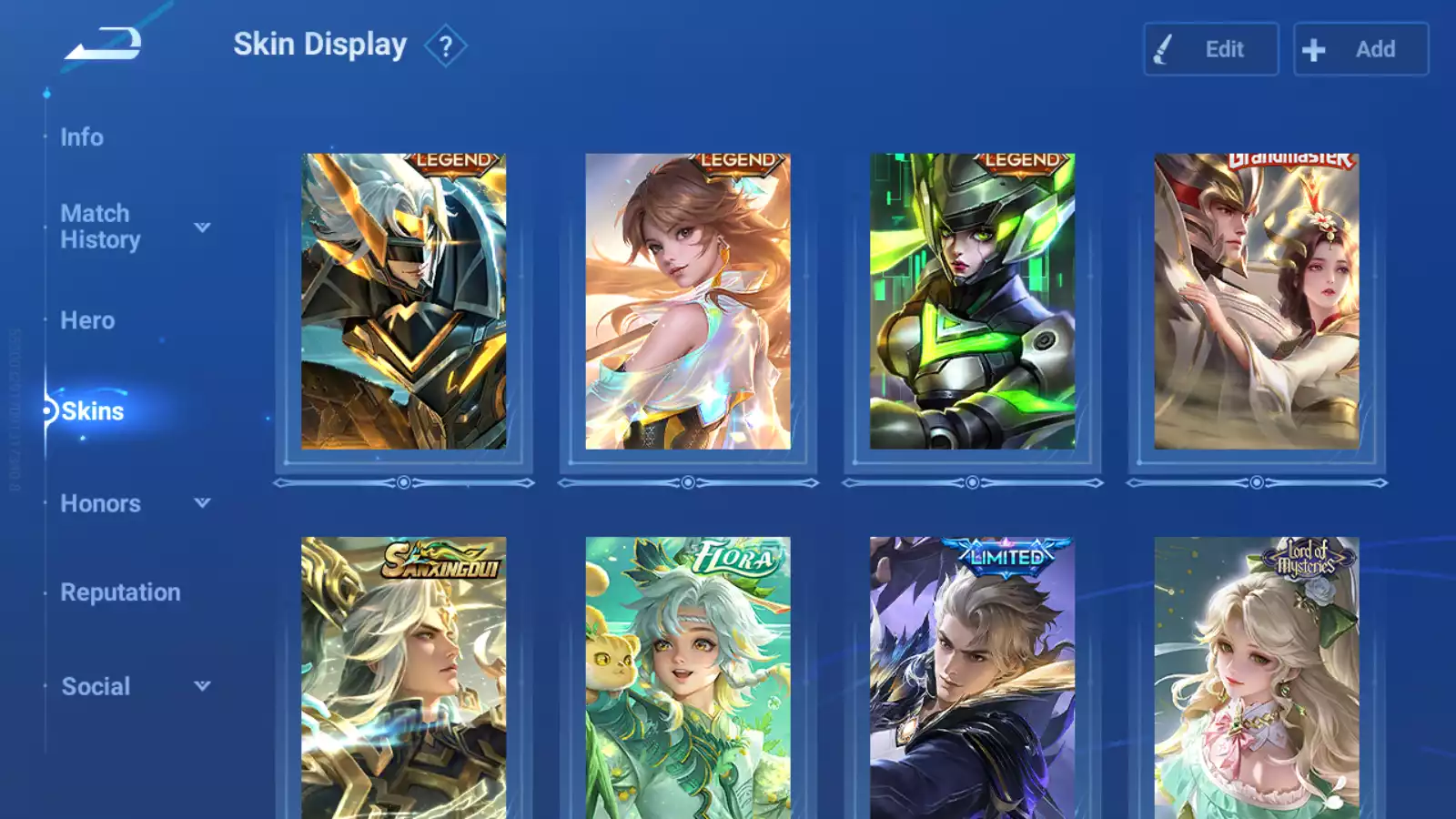View the Lord of Mysteries skin card
This screenshot has height=819, width=1456.
tap(1256, 678)
